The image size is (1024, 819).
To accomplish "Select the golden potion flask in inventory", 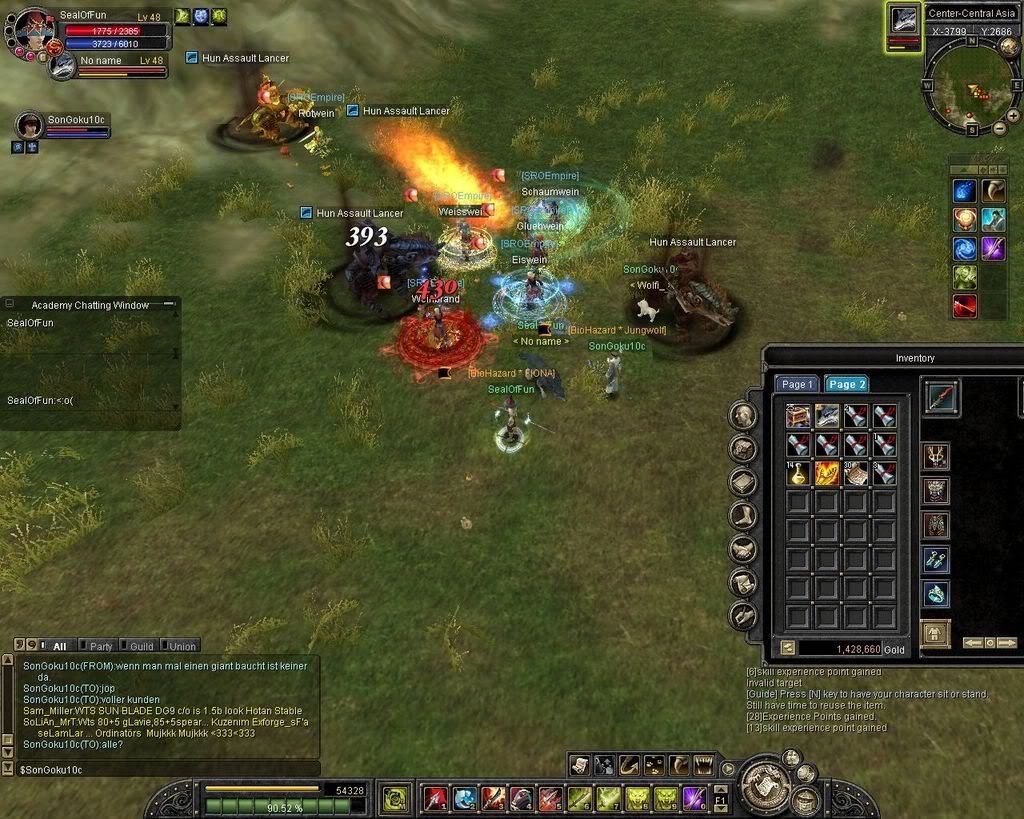I will click(798, 473).
